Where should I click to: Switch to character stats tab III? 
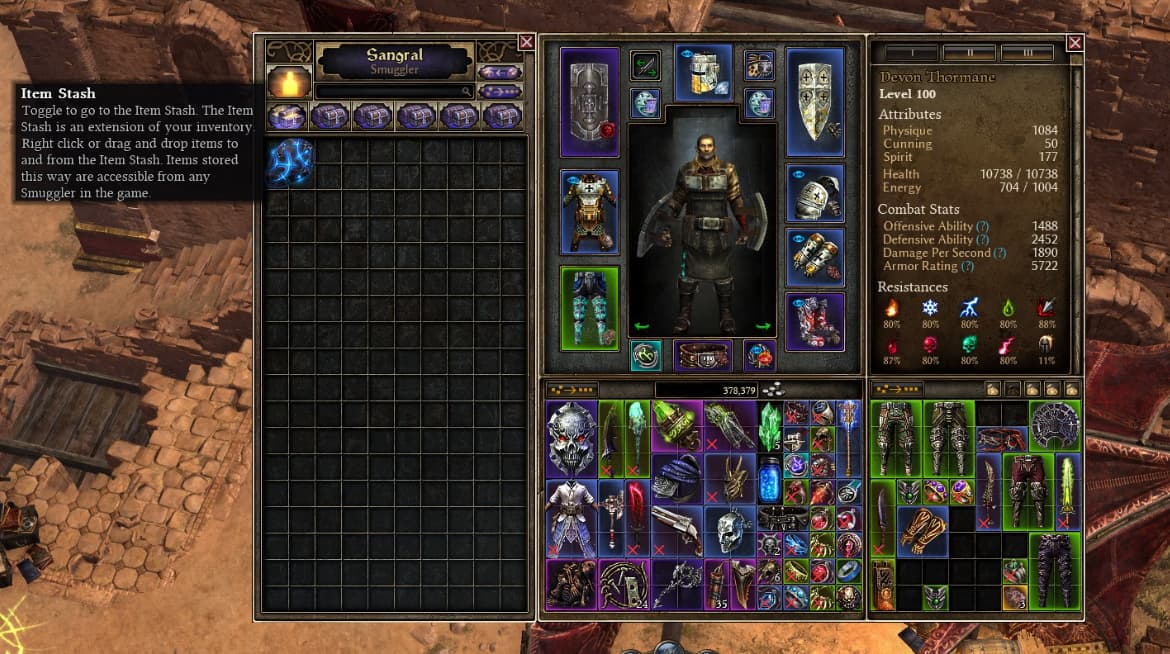click(1027, 53)
